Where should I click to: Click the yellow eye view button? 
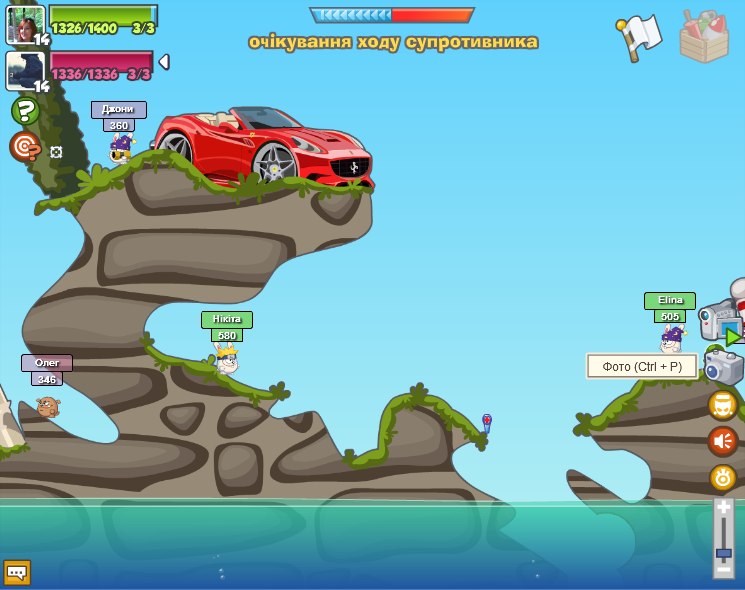[x=723, y=477]
